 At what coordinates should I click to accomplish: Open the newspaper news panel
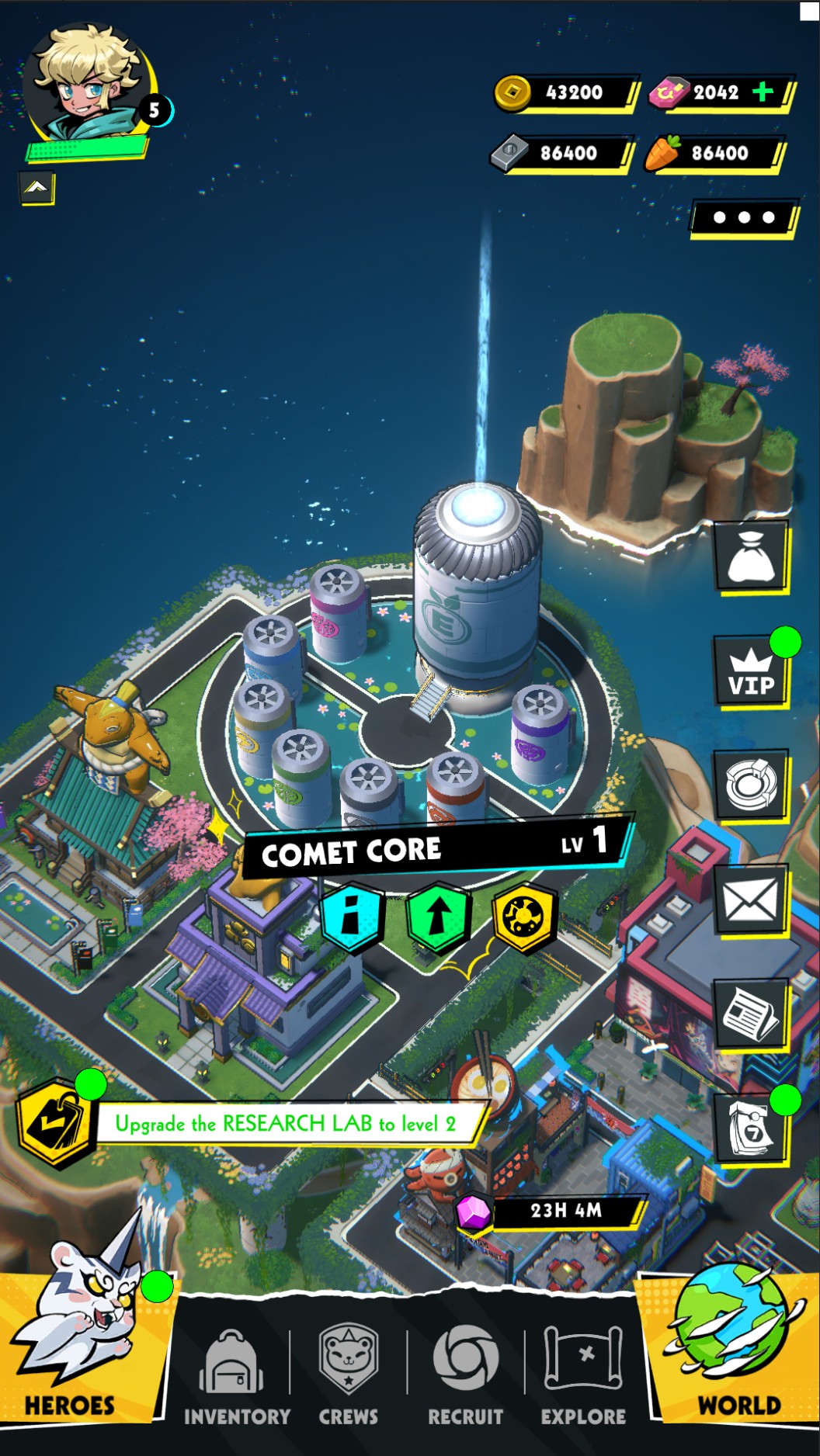pyautogui.click(x=750, y=1014)
